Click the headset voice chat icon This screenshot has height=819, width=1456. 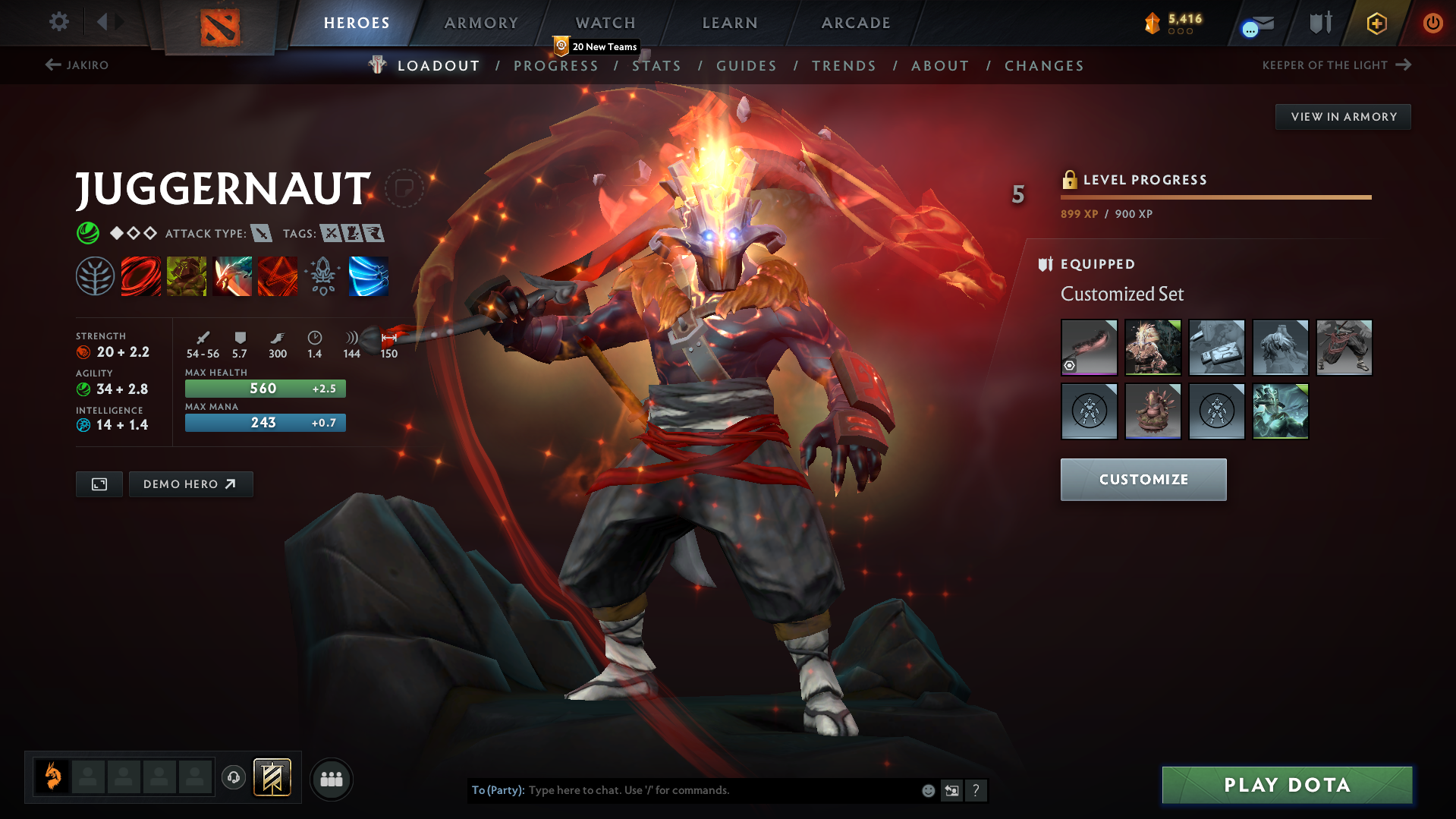(233, 778)
